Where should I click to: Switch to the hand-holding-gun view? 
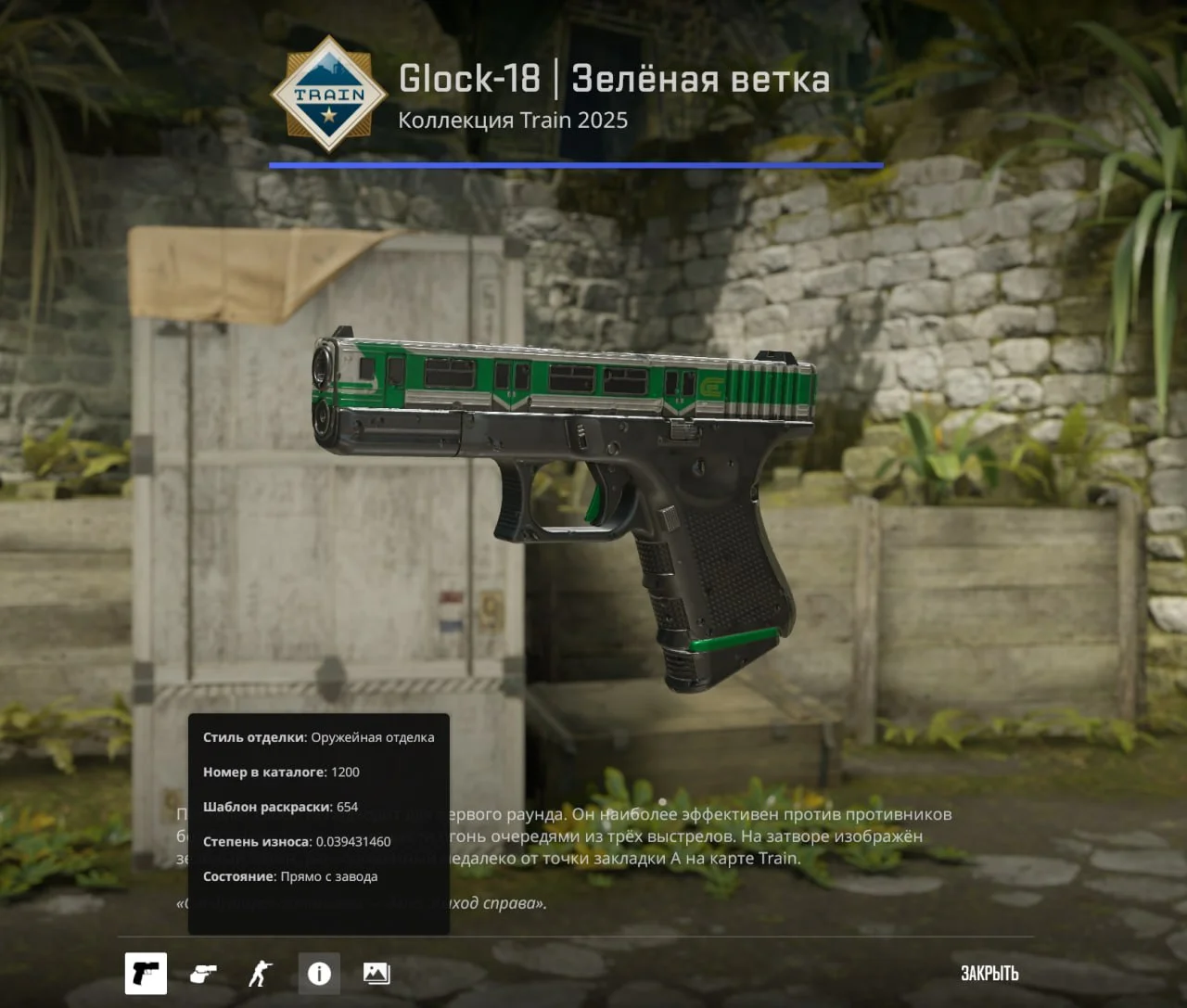[203, 973]
